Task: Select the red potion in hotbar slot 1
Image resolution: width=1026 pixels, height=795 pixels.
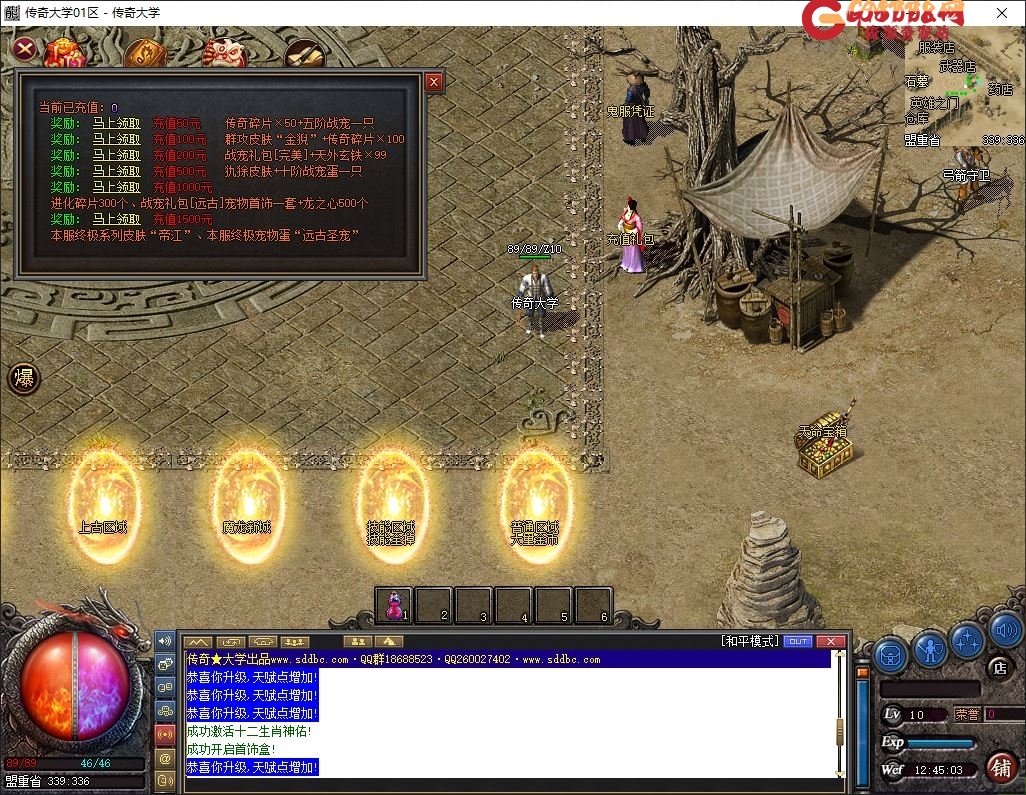Action: [394, 604]
